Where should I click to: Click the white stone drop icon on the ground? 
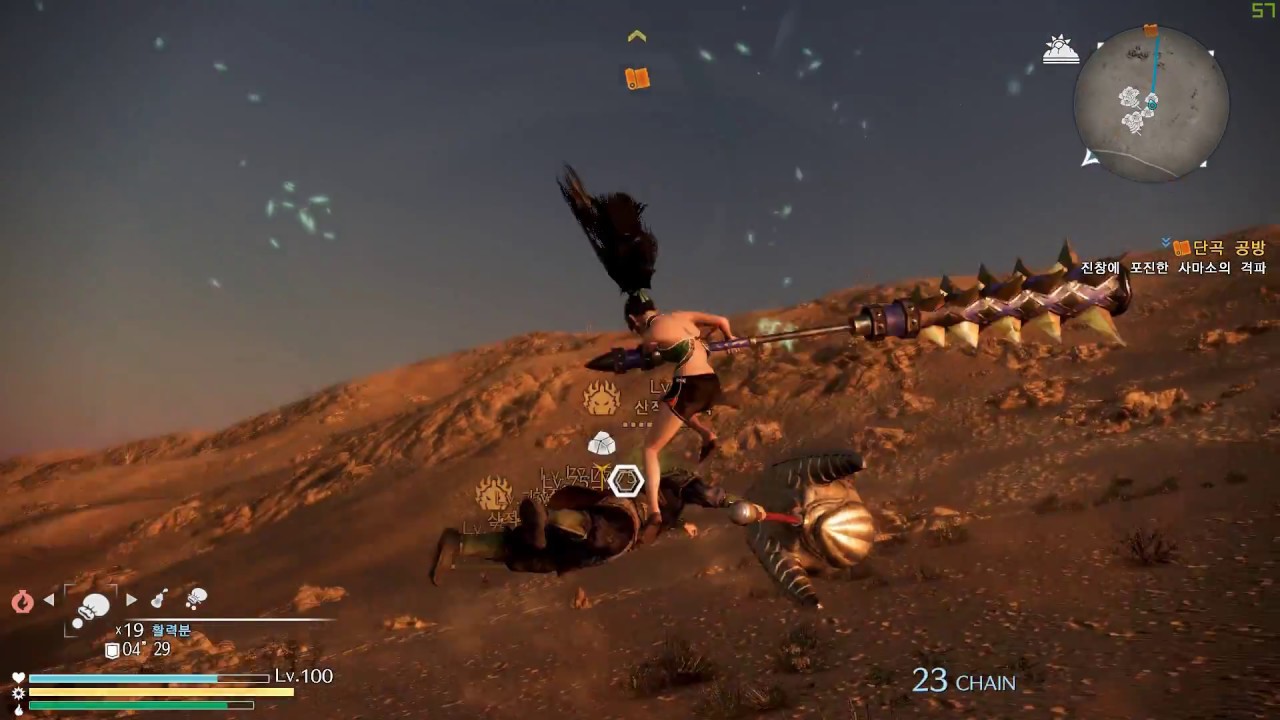pos(605,444)
